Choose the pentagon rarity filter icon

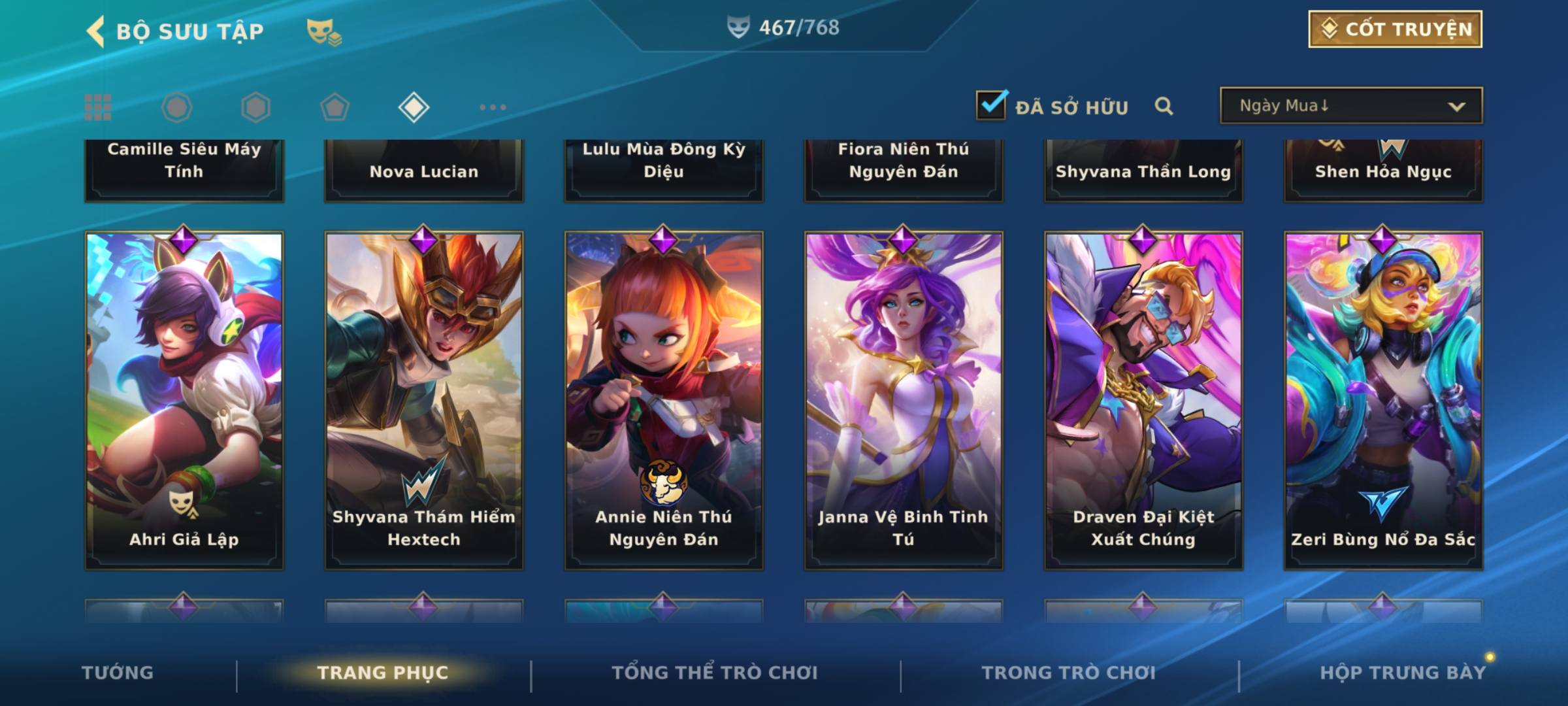[x=335, y=107]
